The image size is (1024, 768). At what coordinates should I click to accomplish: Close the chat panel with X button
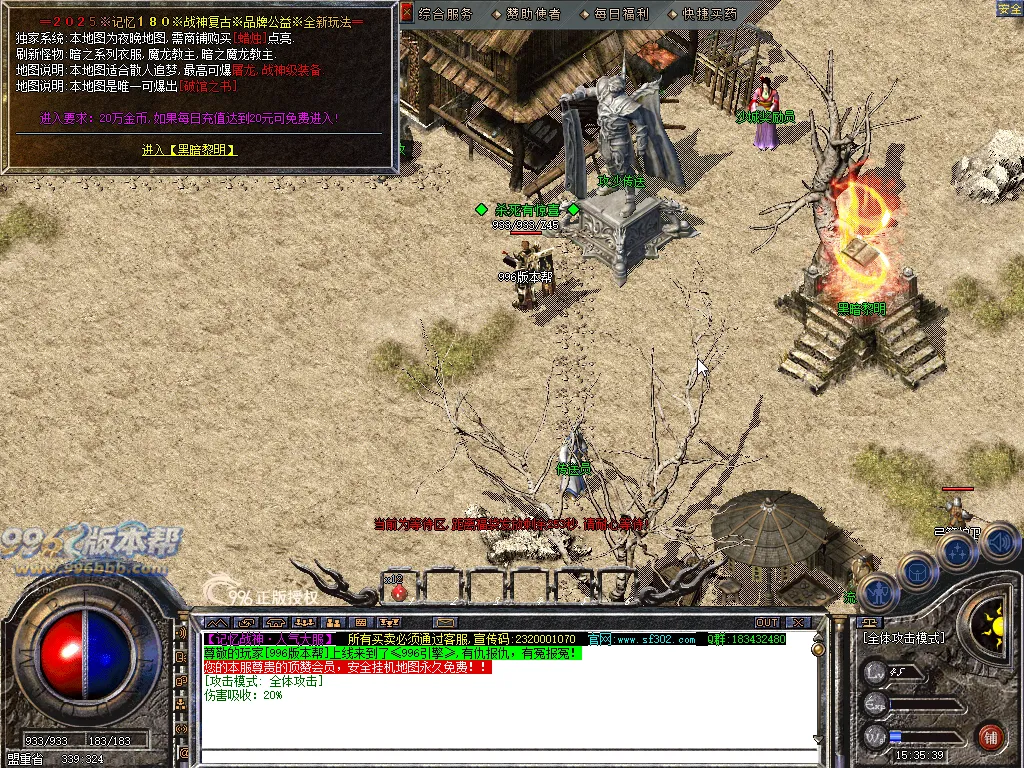click(797, 622)
